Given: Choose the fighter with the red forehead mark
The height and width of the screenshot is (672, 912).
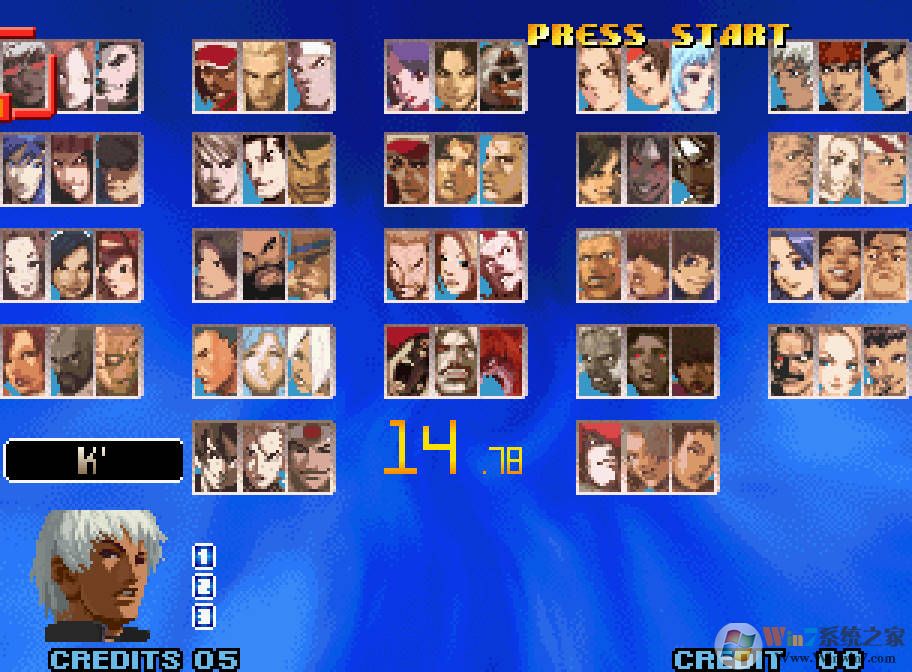Looking at the screenshot, I should (x=310, y=457).
